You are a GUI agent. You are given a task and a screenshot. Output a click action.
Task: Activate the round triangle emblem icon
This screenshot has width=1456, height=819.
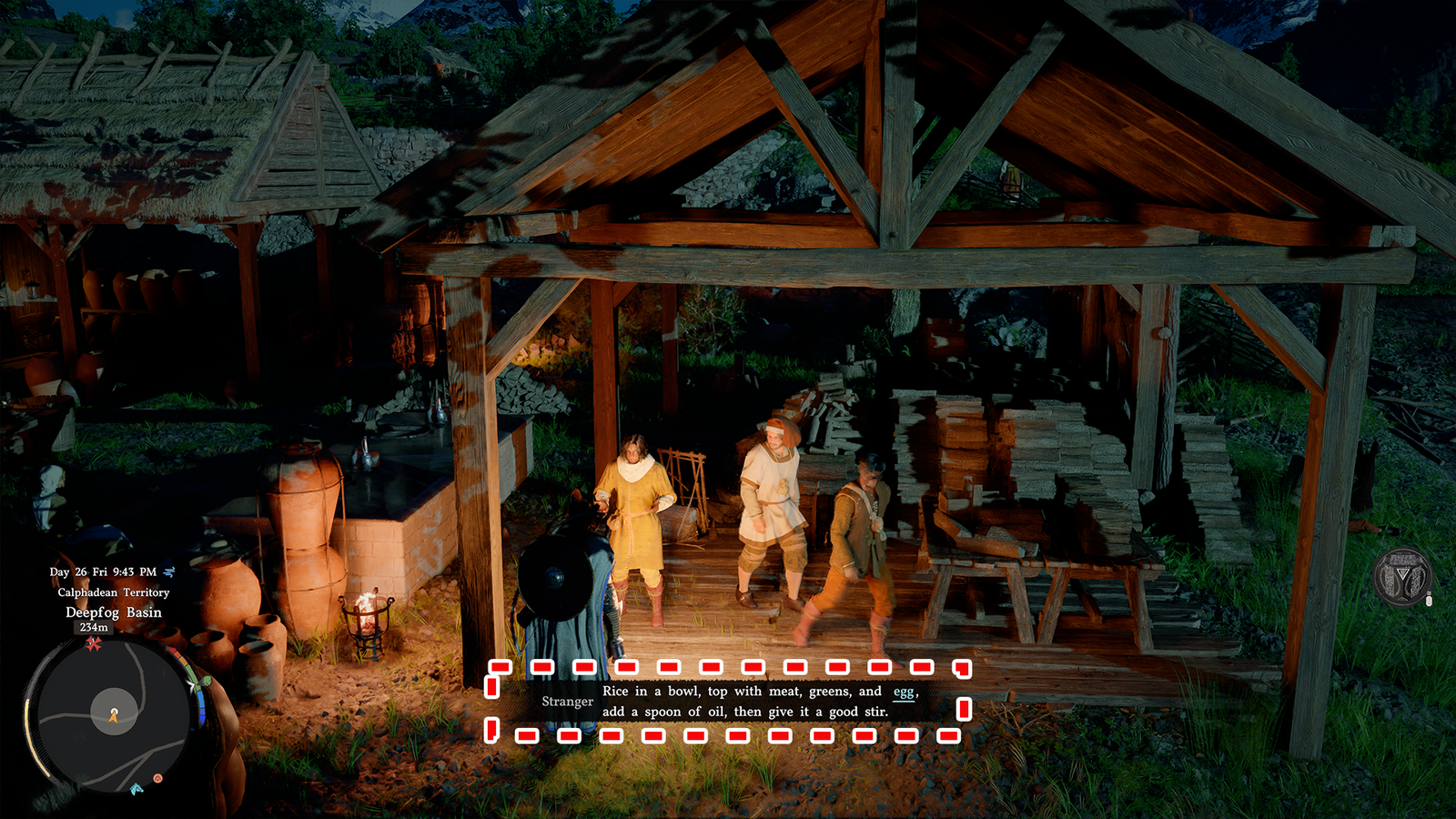(1402, 577)
